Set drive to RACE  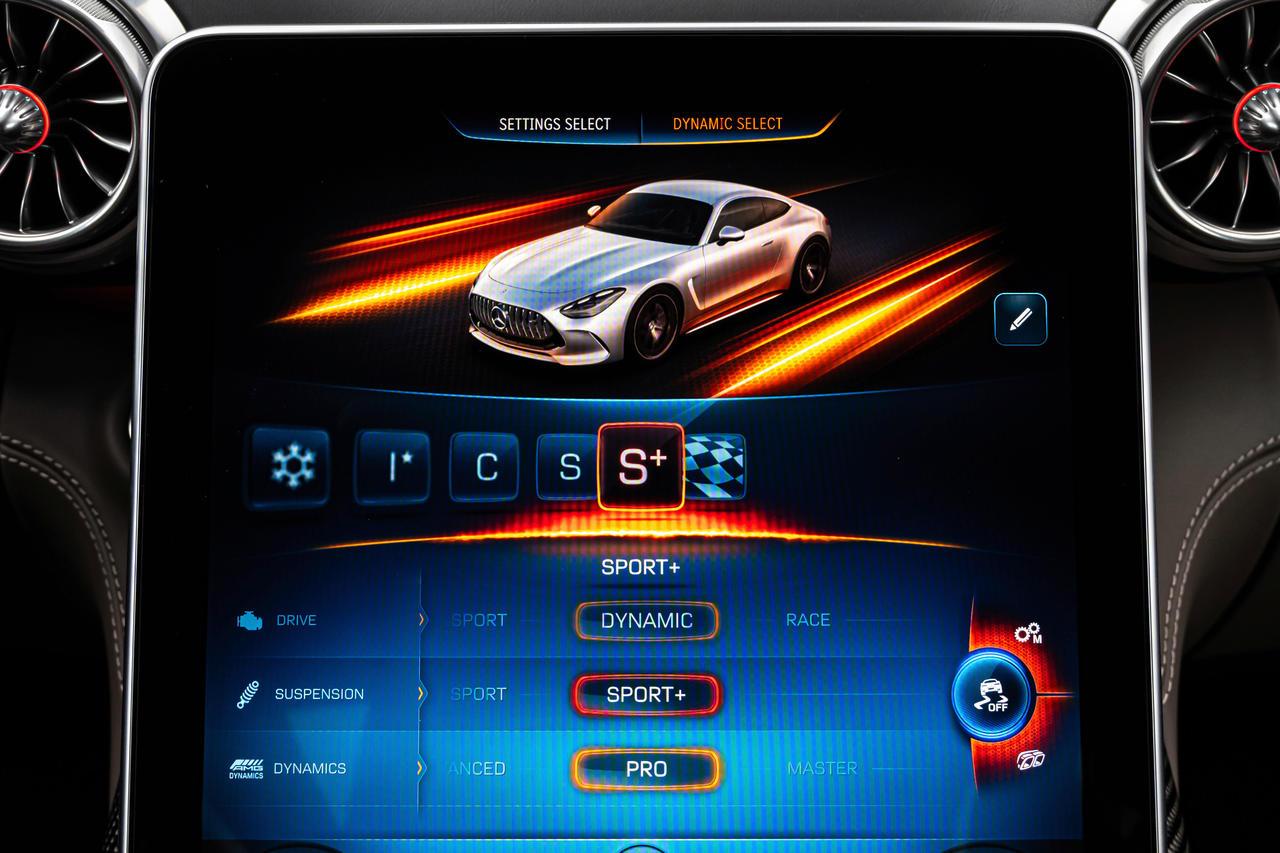coord(808,620)
